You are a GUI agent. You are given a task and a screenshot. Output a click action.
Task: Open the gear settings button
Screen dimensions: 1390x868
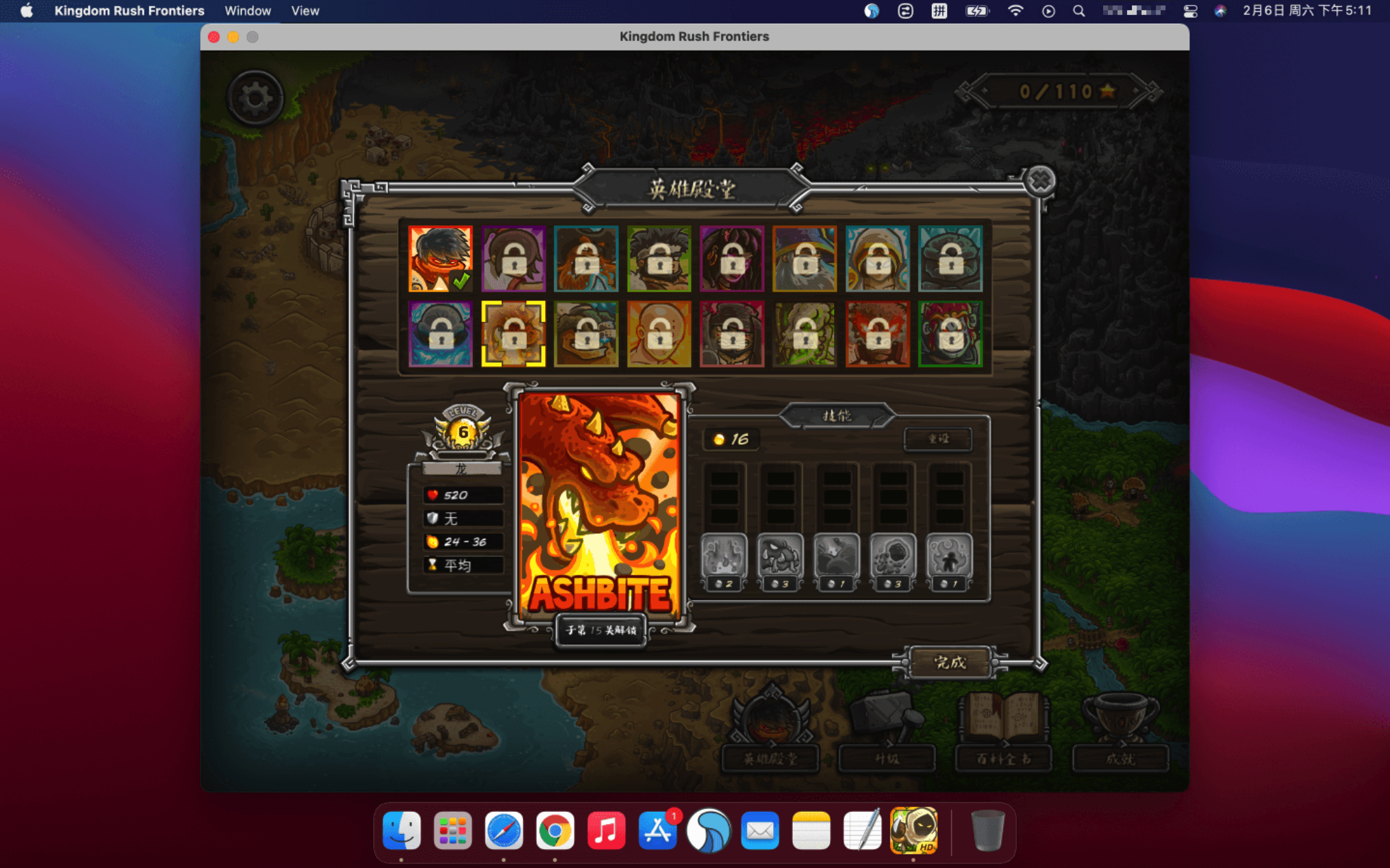pos(255,98)
